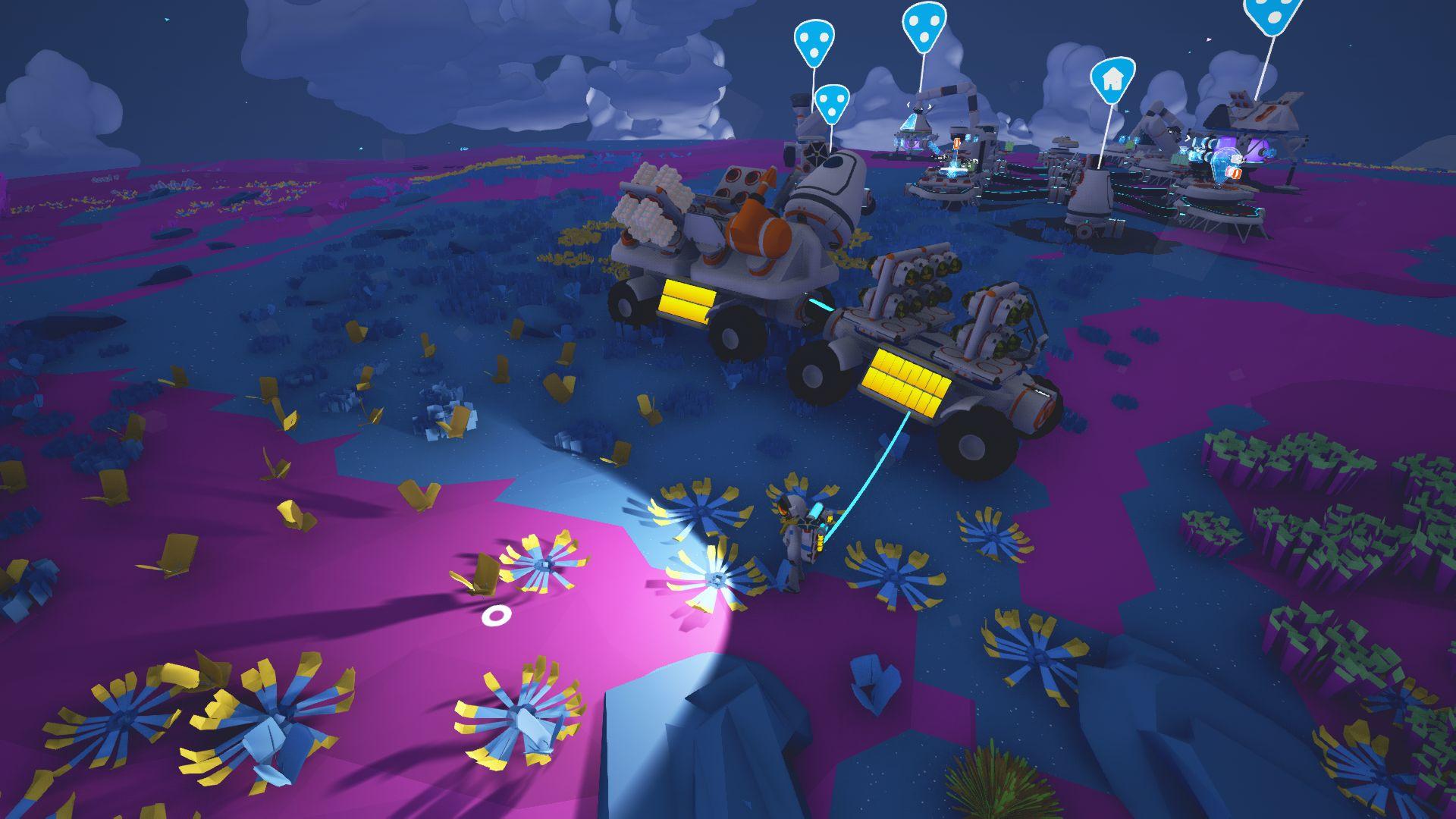Select the home base beacon marker
The image size is (1456, 819).
(1112, 79)
